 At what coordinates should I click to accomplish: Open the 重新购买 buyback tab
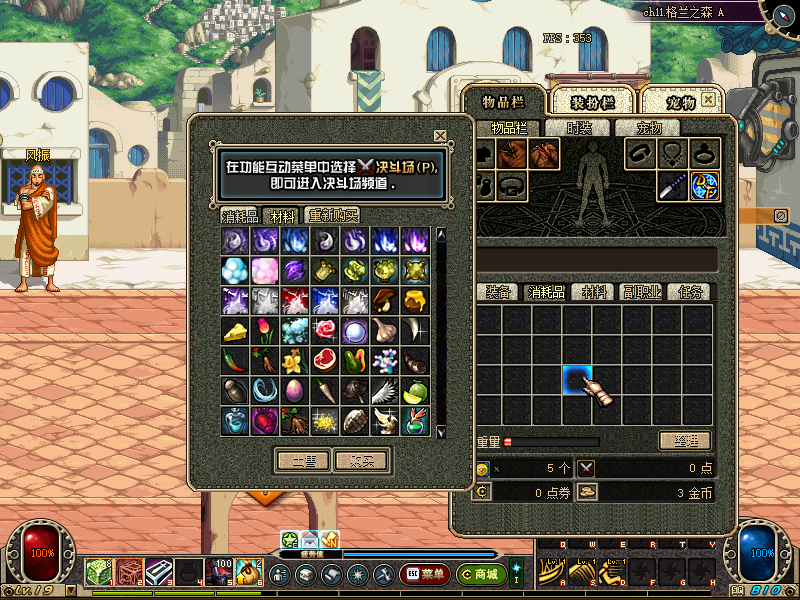point(332,215)
